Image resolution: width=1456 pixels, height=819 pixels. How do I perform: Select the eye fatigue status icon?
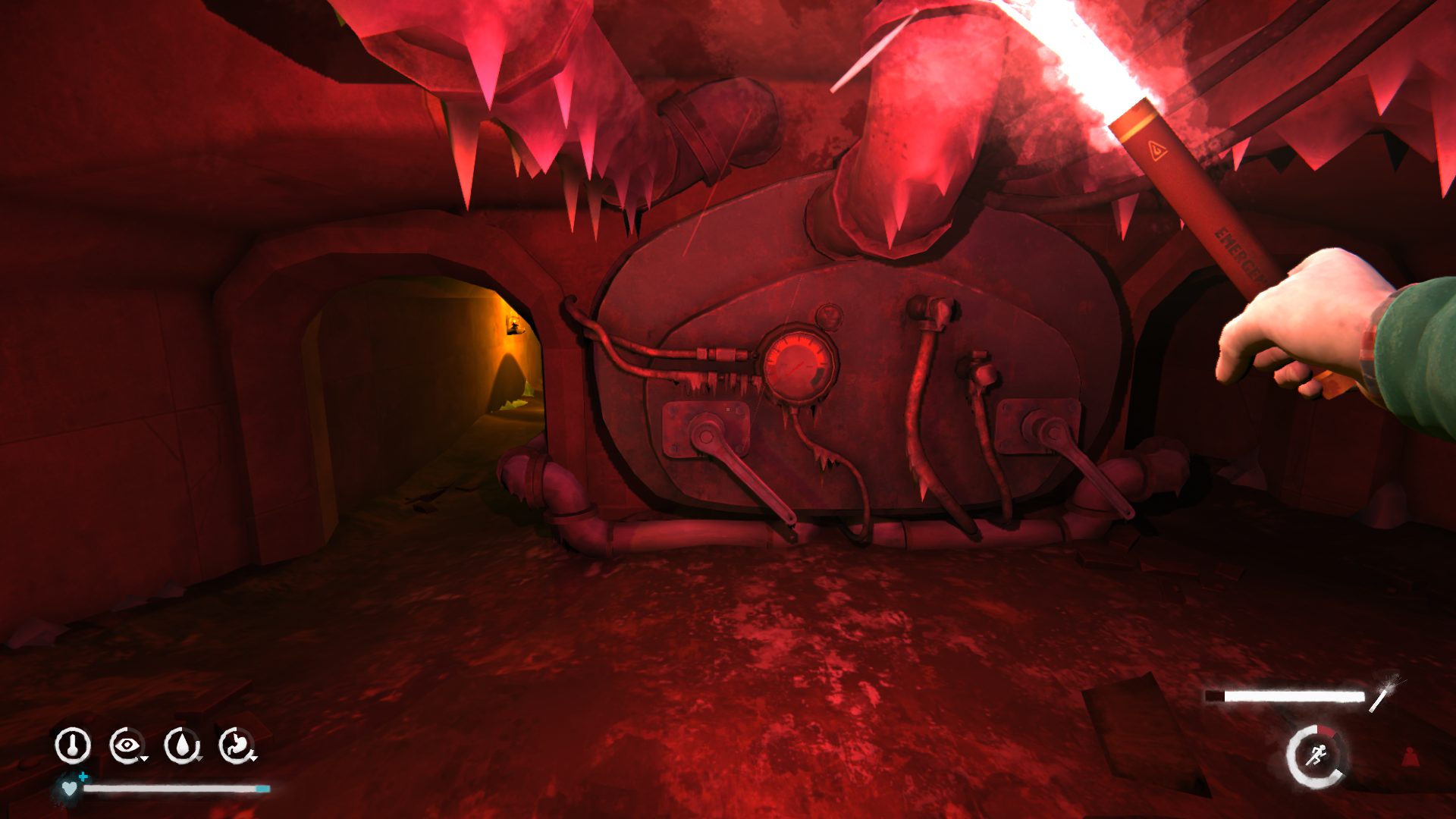pos(127,745)
